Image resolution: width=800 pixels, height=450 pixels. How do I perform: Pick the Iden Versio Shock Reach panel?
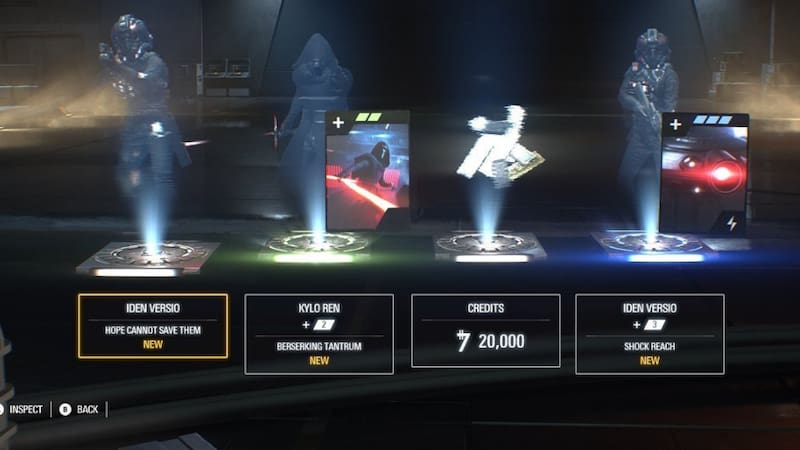649,333
